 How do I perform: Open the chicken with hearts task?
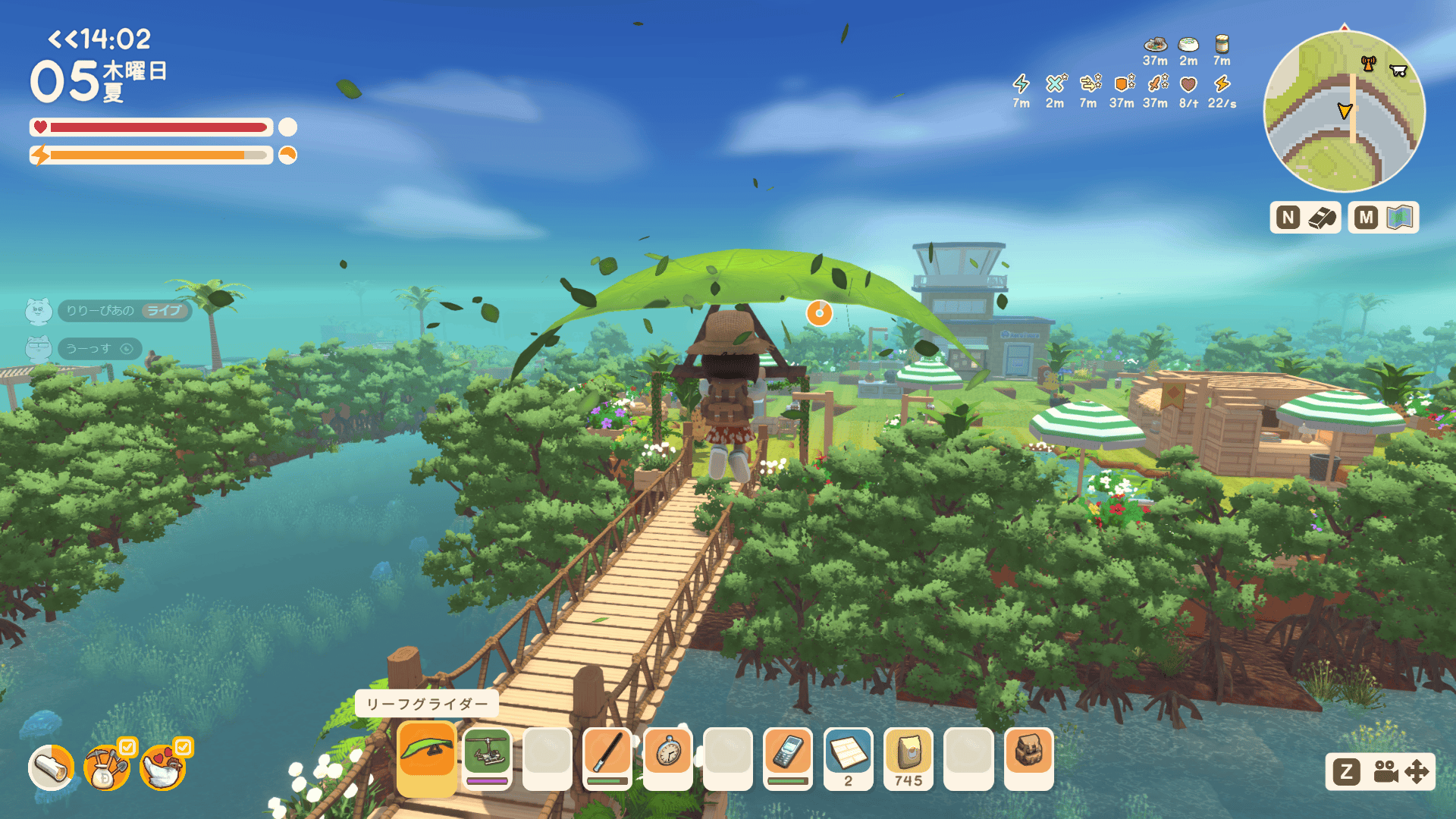pos(162,767)
